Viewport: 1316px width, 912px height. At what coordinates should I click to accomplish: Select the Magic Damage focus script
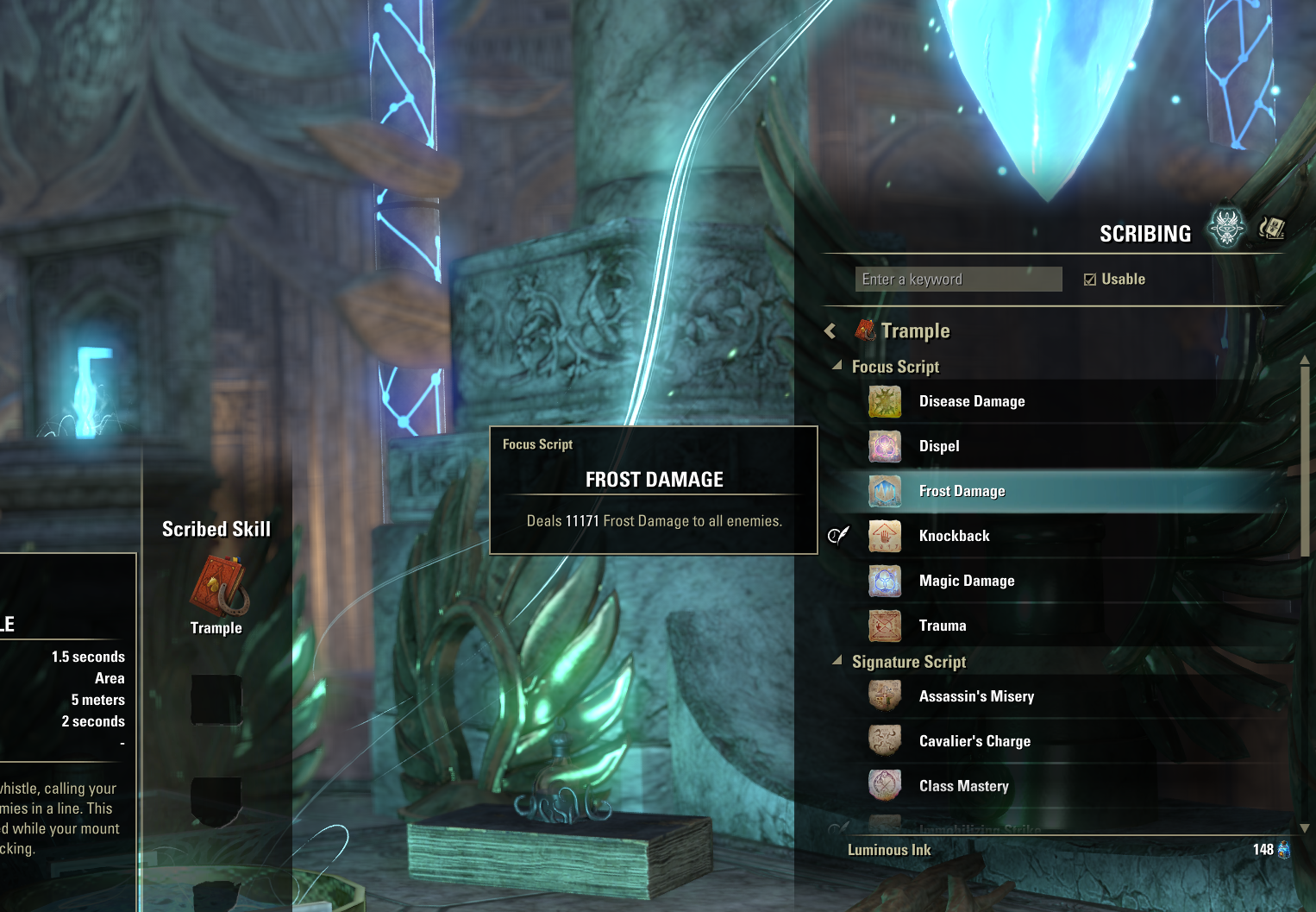point(966,582)
